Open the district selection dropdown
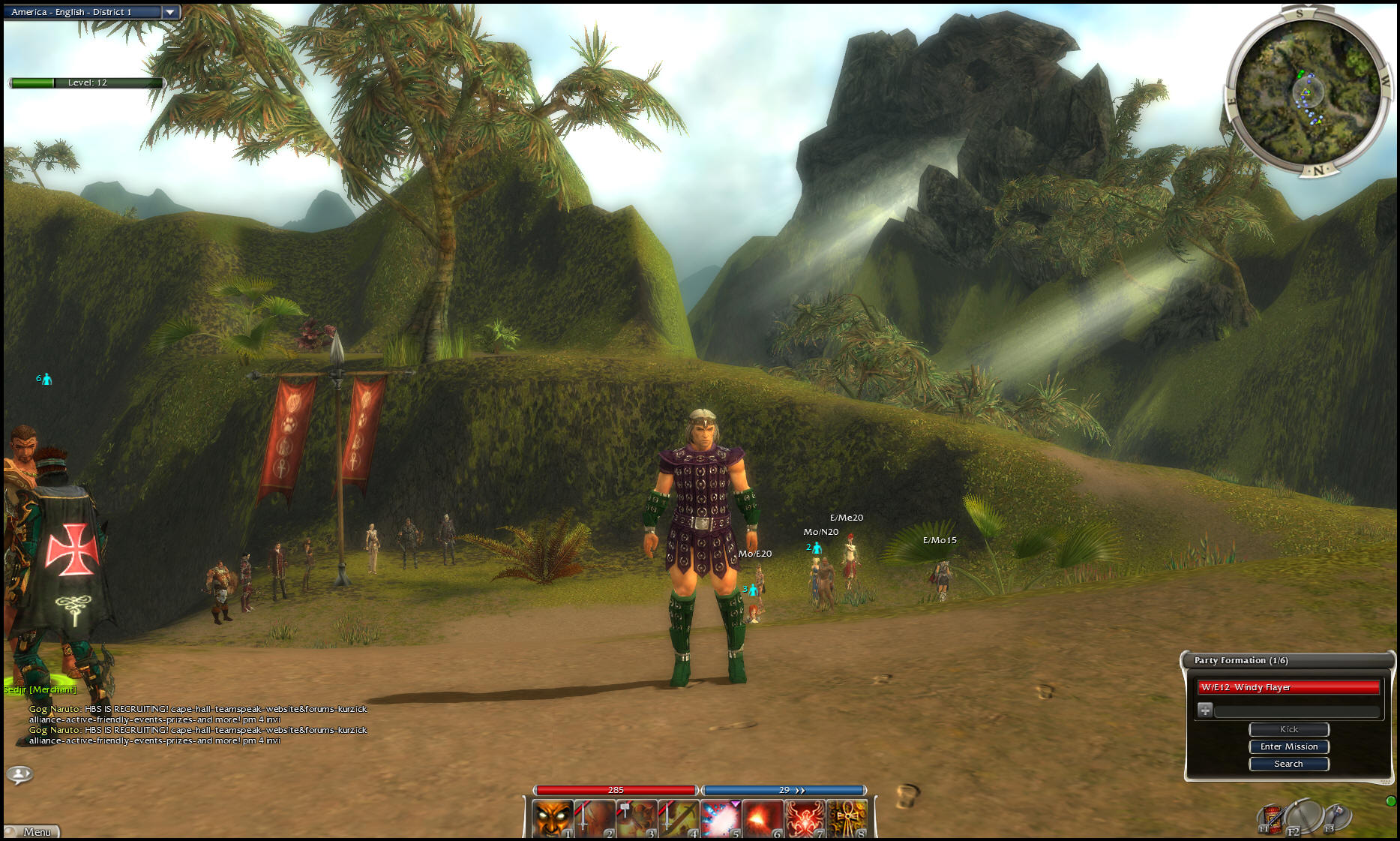Image resolution: width=1400 pixels, height=841 pixels. click(170, 12)
